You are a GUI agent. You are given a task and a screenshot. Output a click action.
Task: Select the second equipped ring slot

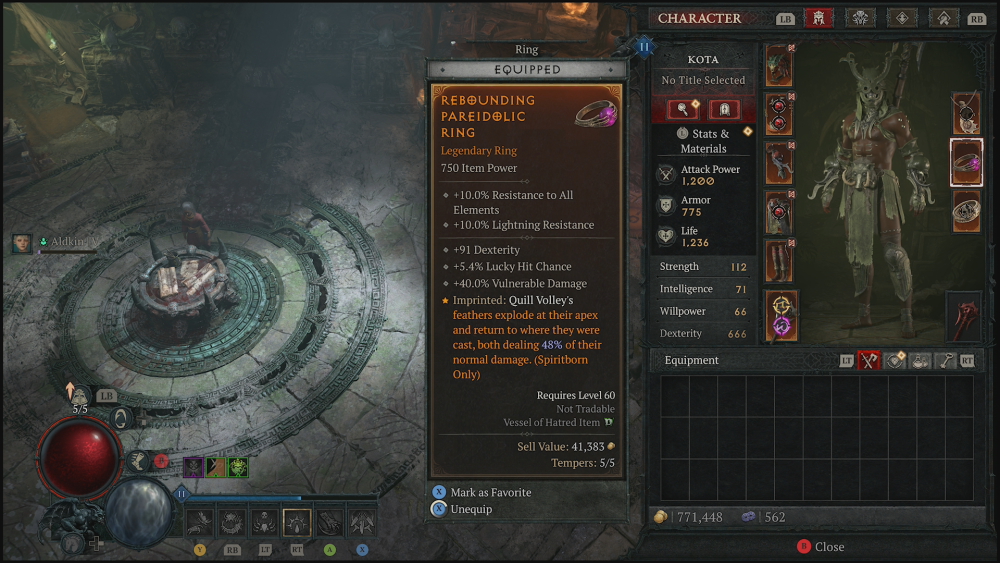(x=966, y=210)
